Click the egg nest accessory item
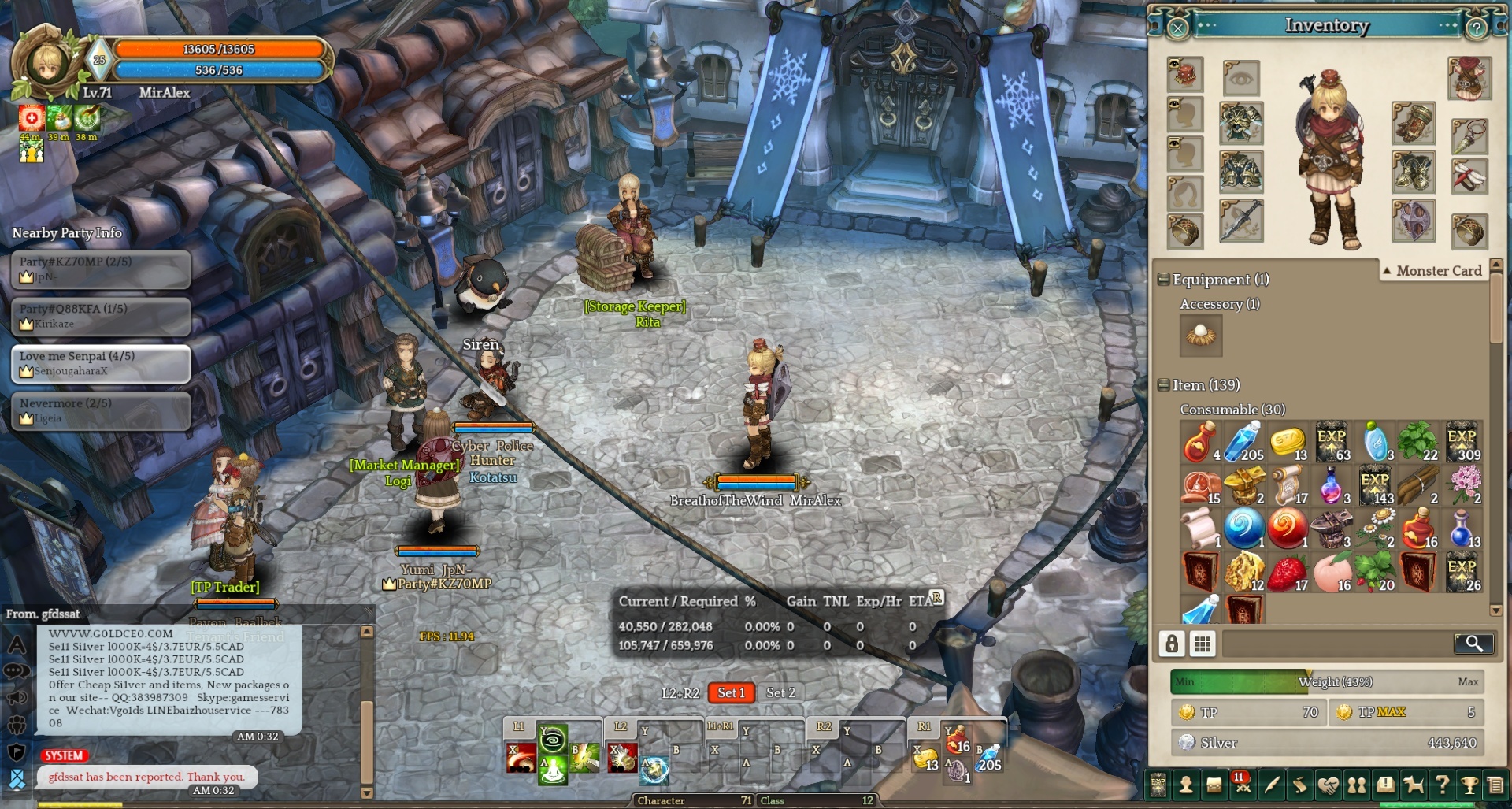The height and width of the screenshot is (809, 1512). (1201, 335)
